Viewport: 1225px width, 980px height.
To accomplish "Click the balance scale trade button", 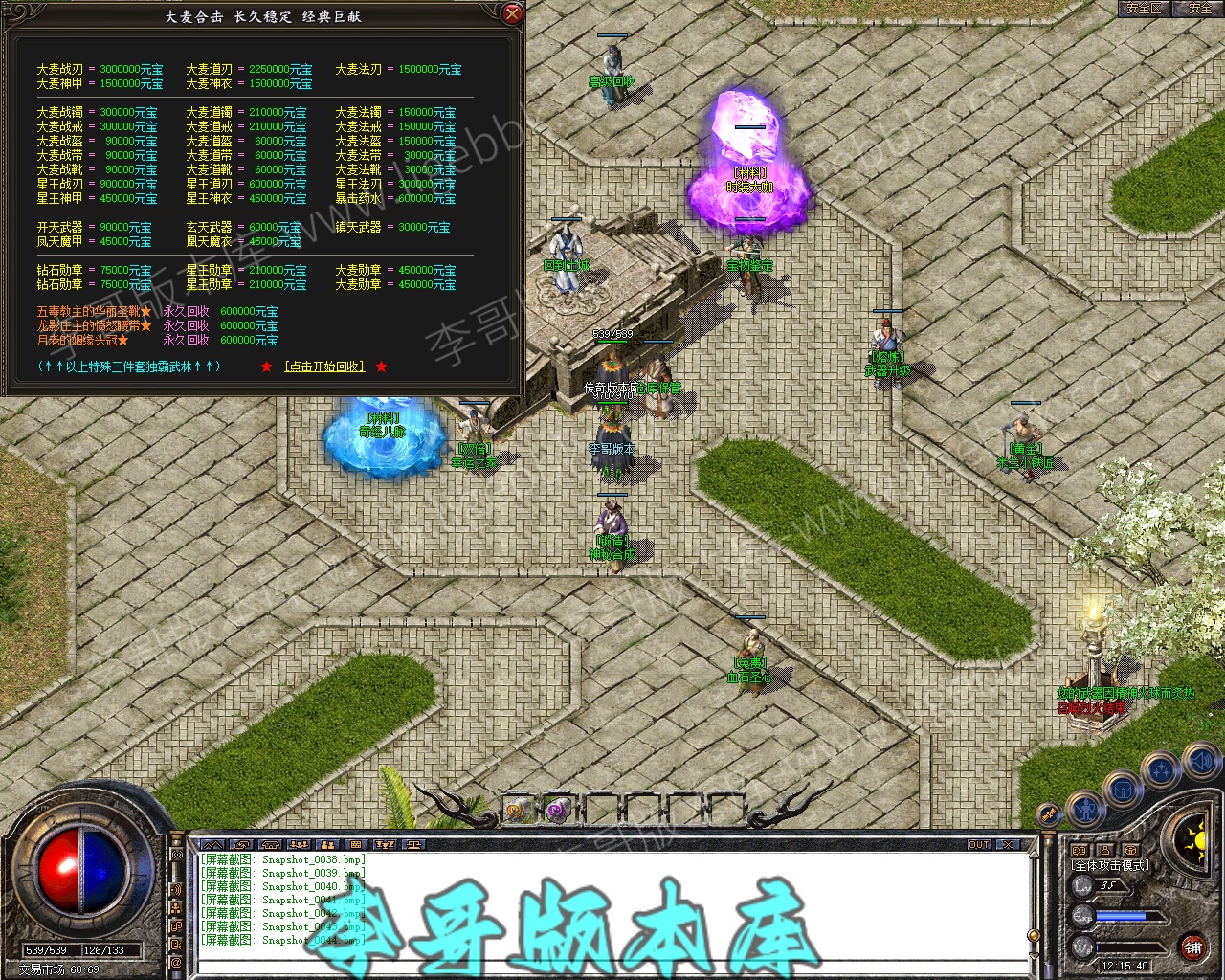I will point(413,844).
